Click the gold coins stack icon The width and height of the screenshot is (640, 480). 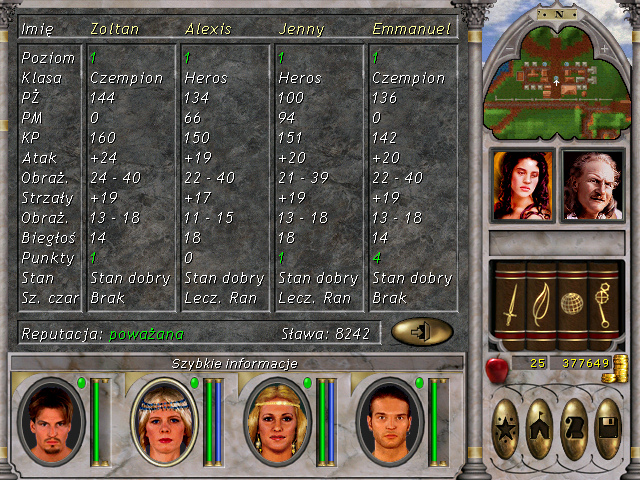621,365
